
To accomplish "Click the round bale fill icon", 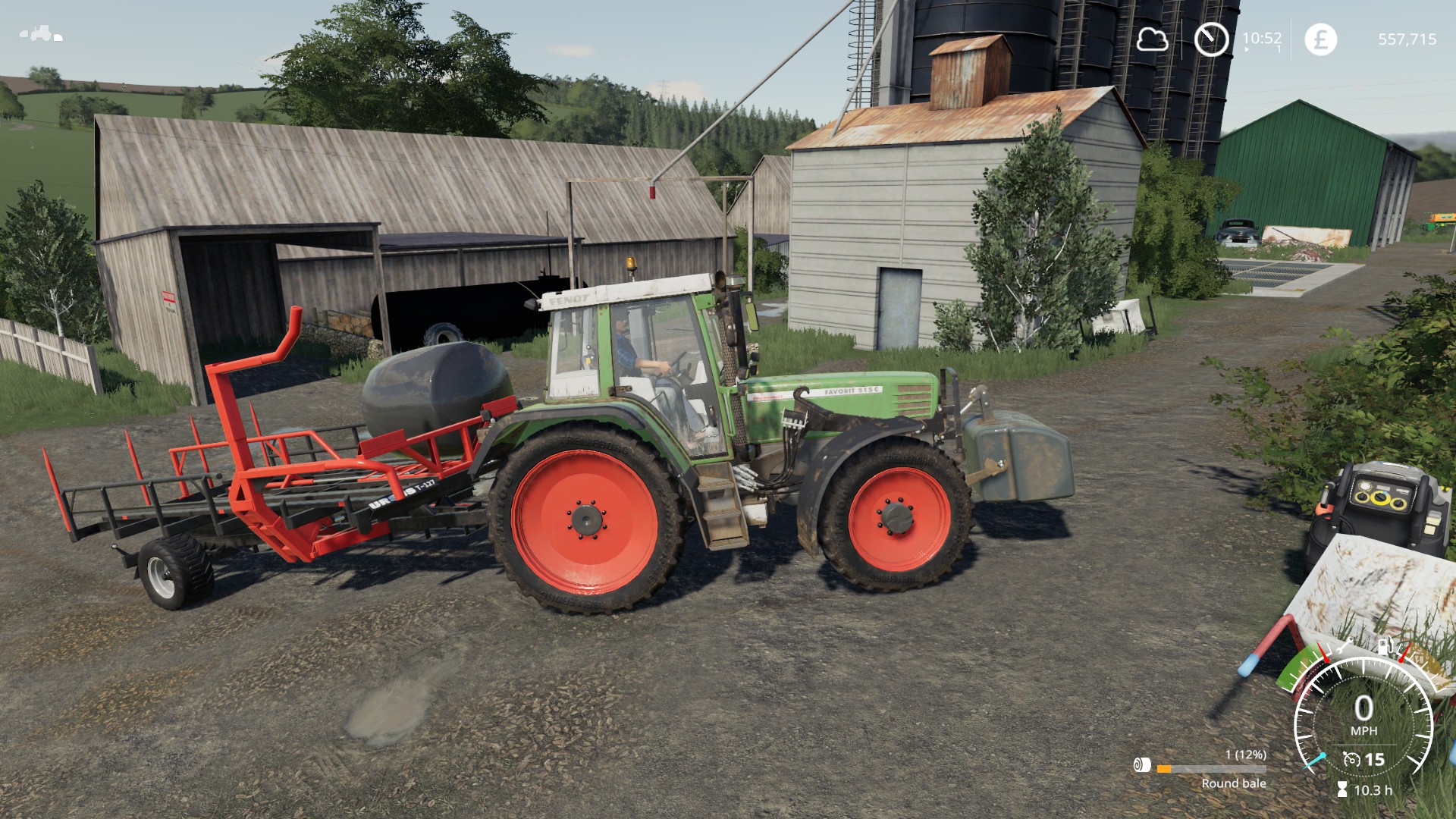I will click(1142, 764).
